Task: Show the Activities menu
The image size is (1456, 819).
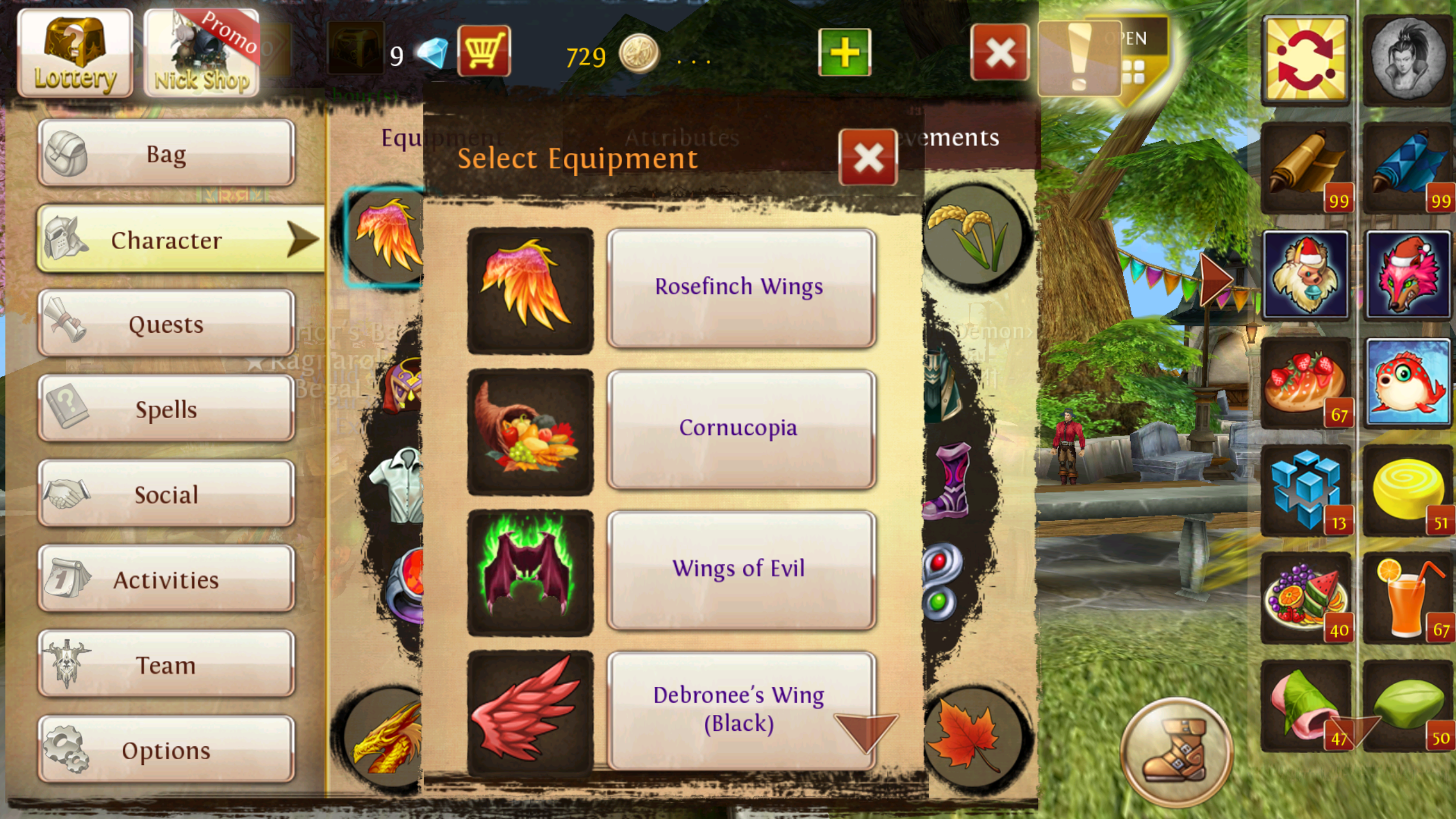Action: click(x=166, y=579)
